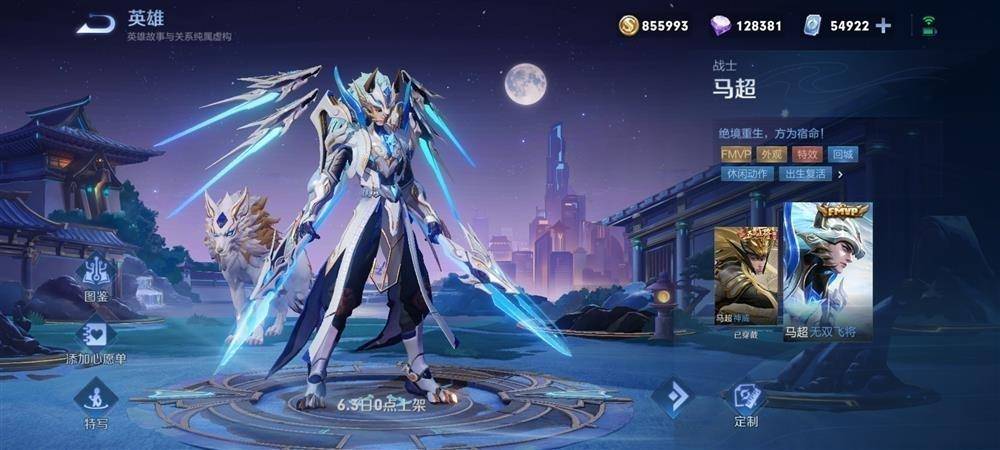
Task: Open the gold coin balance
Action: [653, 26]
